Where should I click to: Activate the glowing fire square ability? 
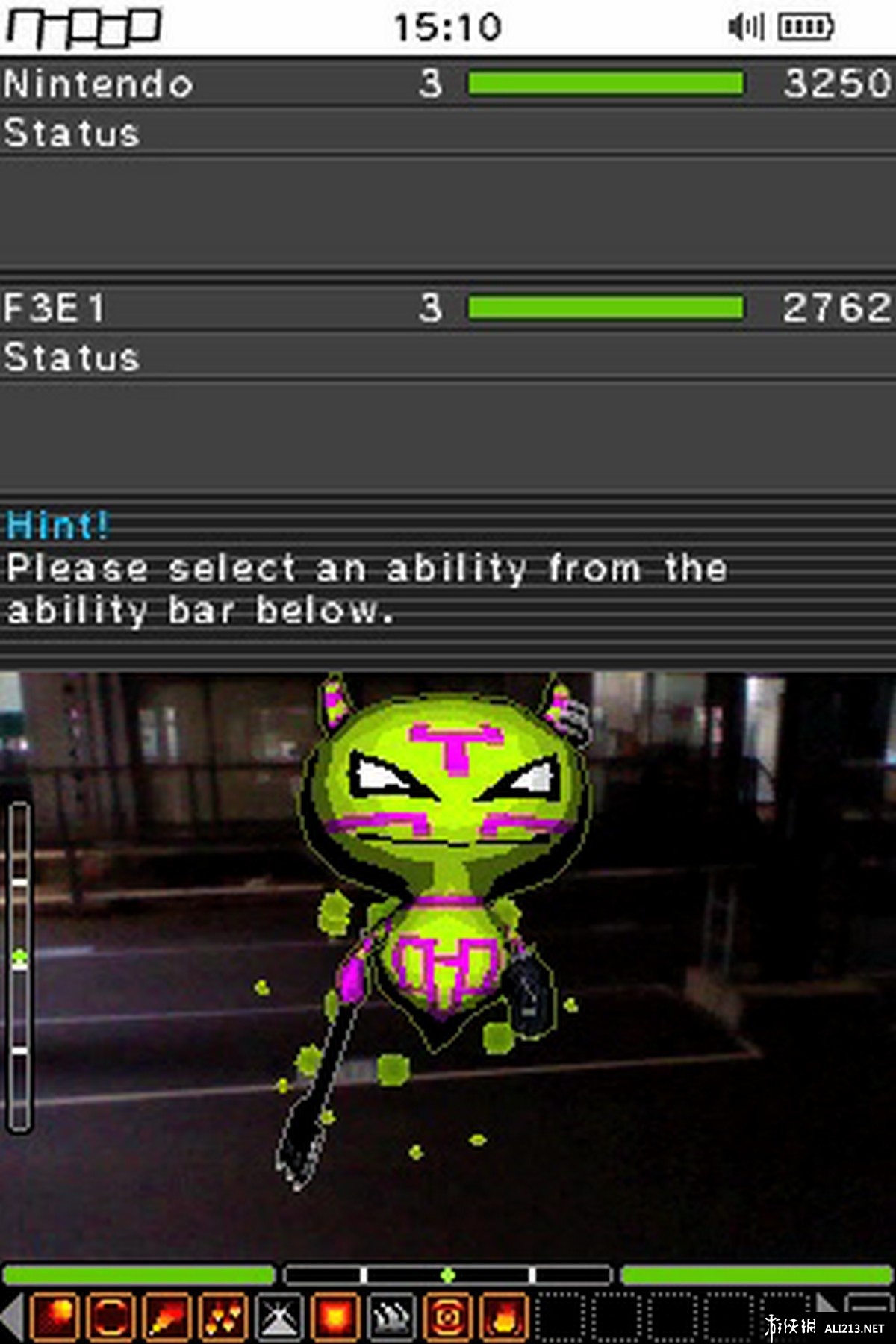point(335,1316)
